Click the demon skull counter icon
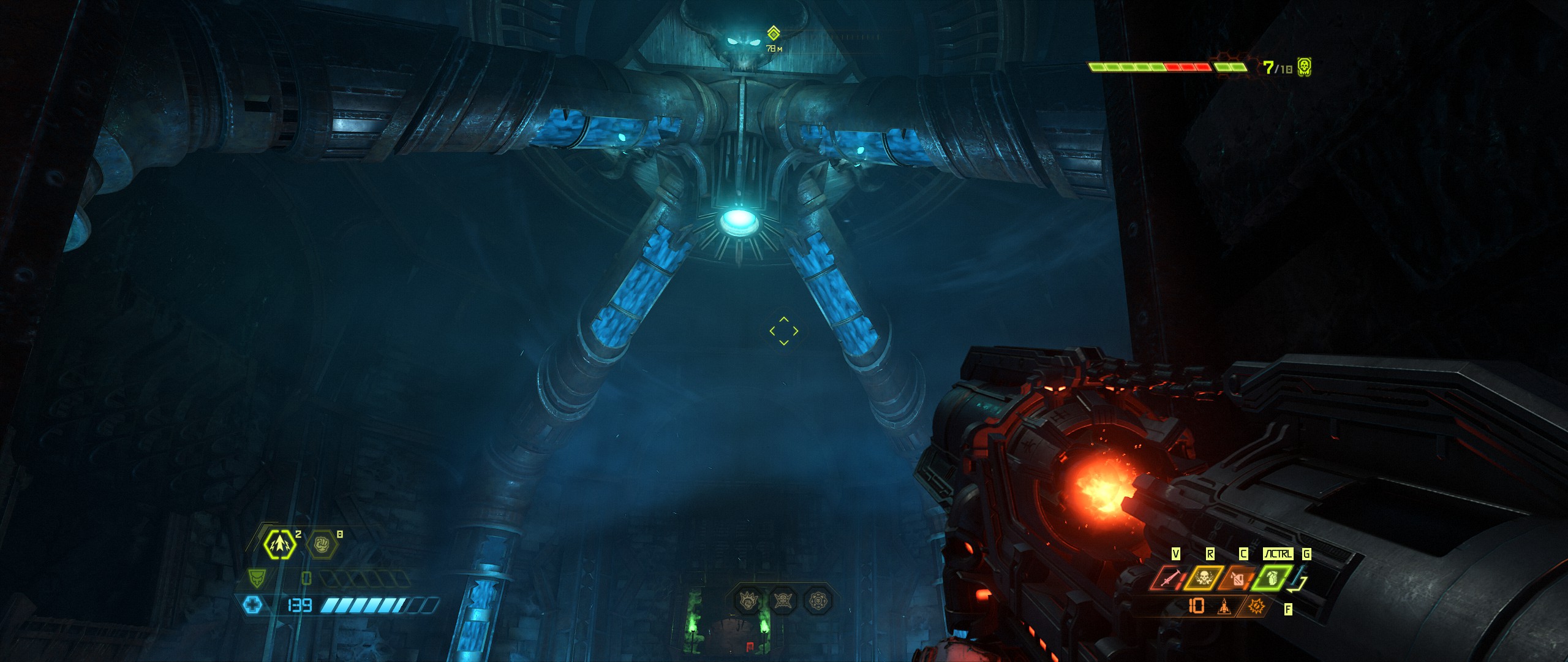The height and width of the screenshot is (662, 1568). (1304, 67)
